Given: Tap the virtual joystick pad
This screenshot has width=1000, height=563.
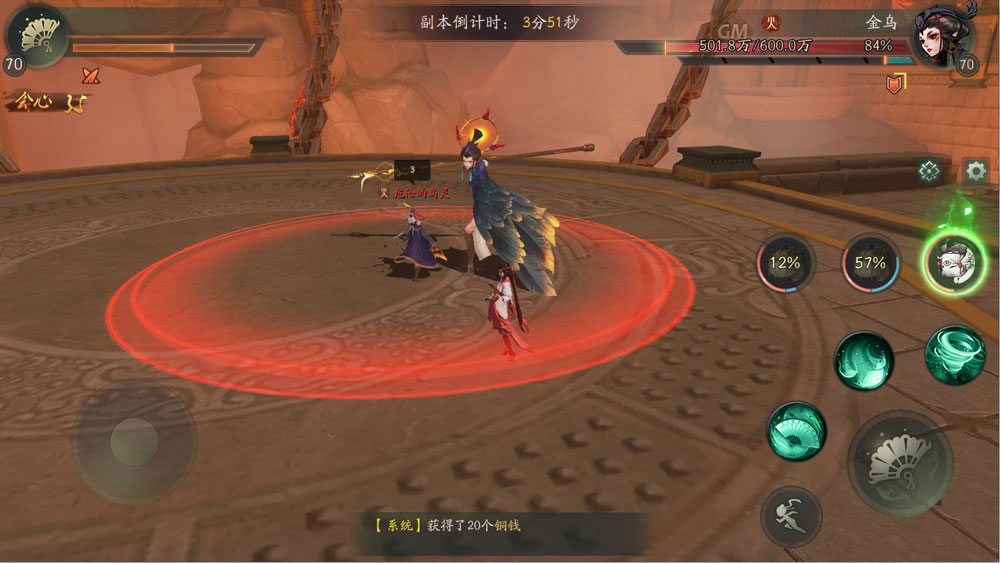Looking at the screenshot, I should tap(134, 441).
